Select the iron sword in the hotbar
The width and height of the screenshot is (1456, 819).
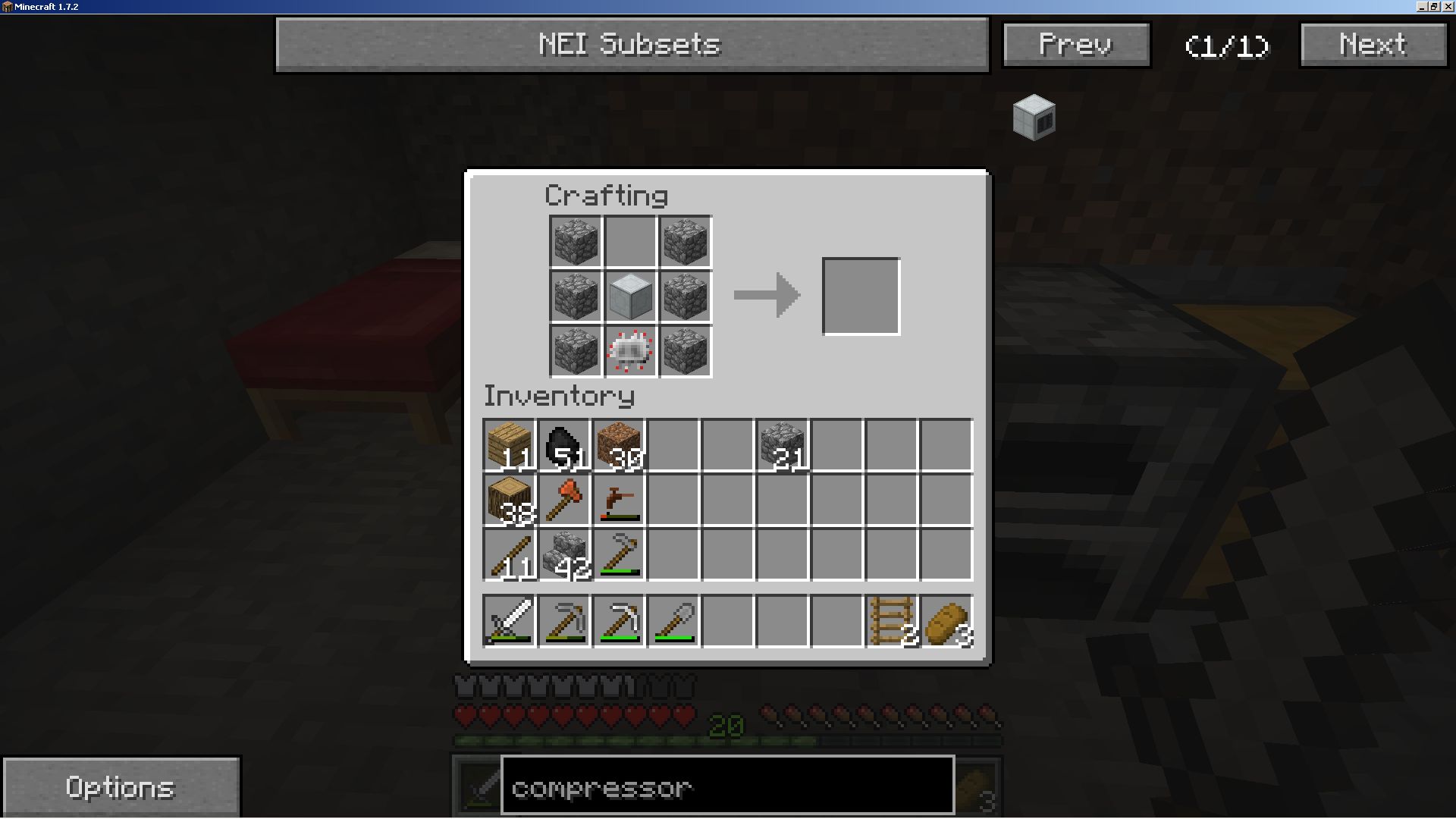click(x=510, y=621)
